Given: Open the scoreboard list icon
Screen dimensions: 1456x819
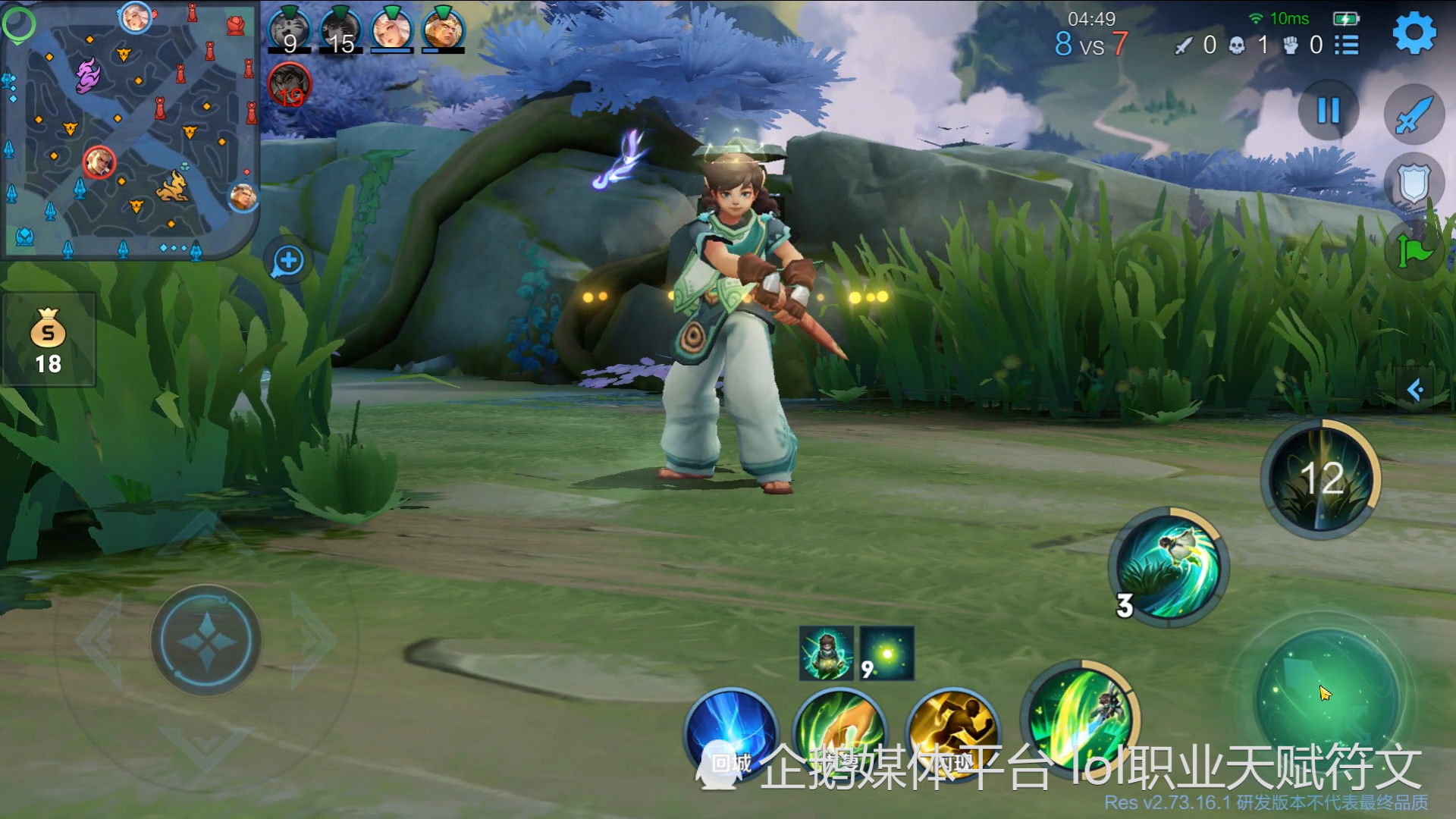Looking at the screenshot, I should (1347, 45).
